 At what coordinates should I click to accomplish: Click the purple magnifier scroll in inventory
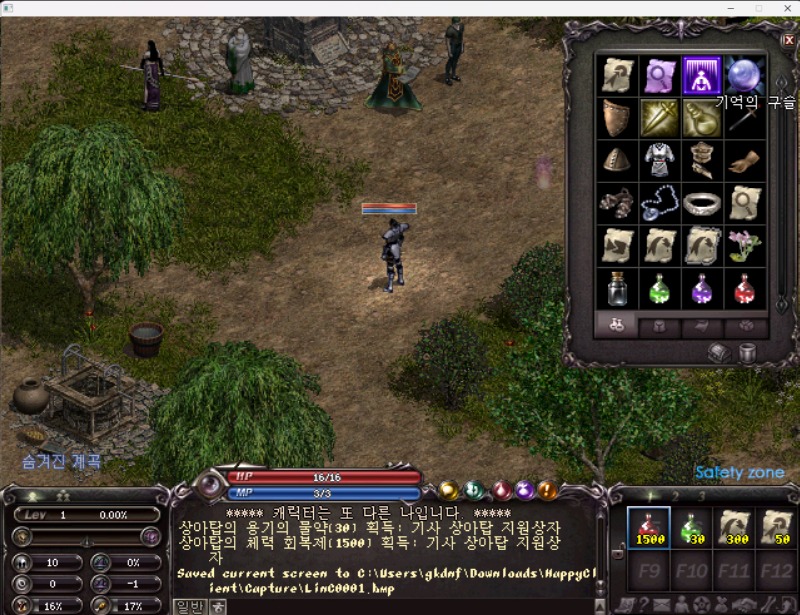click(x=659, y=75)
